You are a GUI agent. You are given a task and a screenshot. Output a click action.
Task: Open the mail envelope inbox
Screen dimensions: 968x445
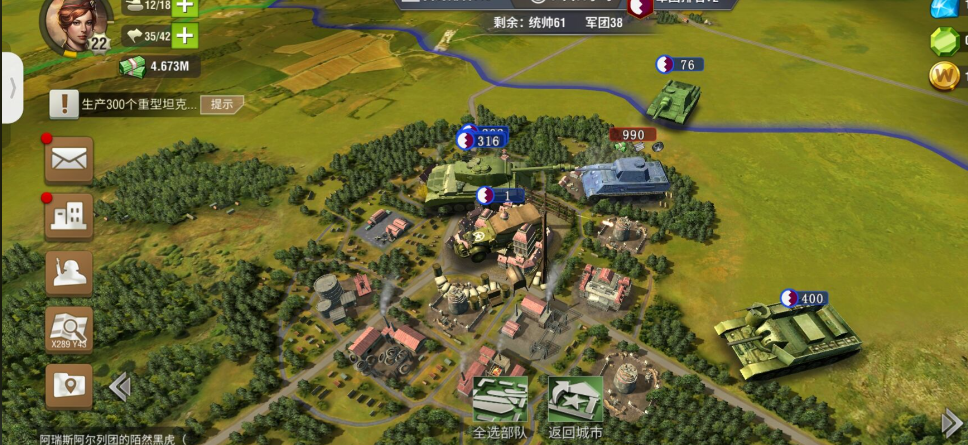[x=69, y=160]
